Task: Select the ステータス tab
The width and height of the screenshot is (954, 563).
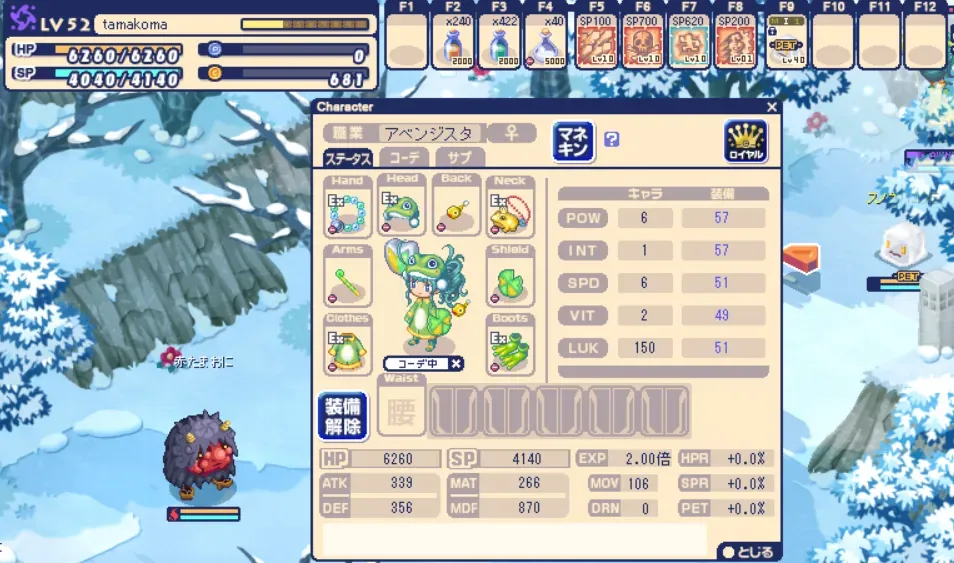Action: (x=348, y=158)
